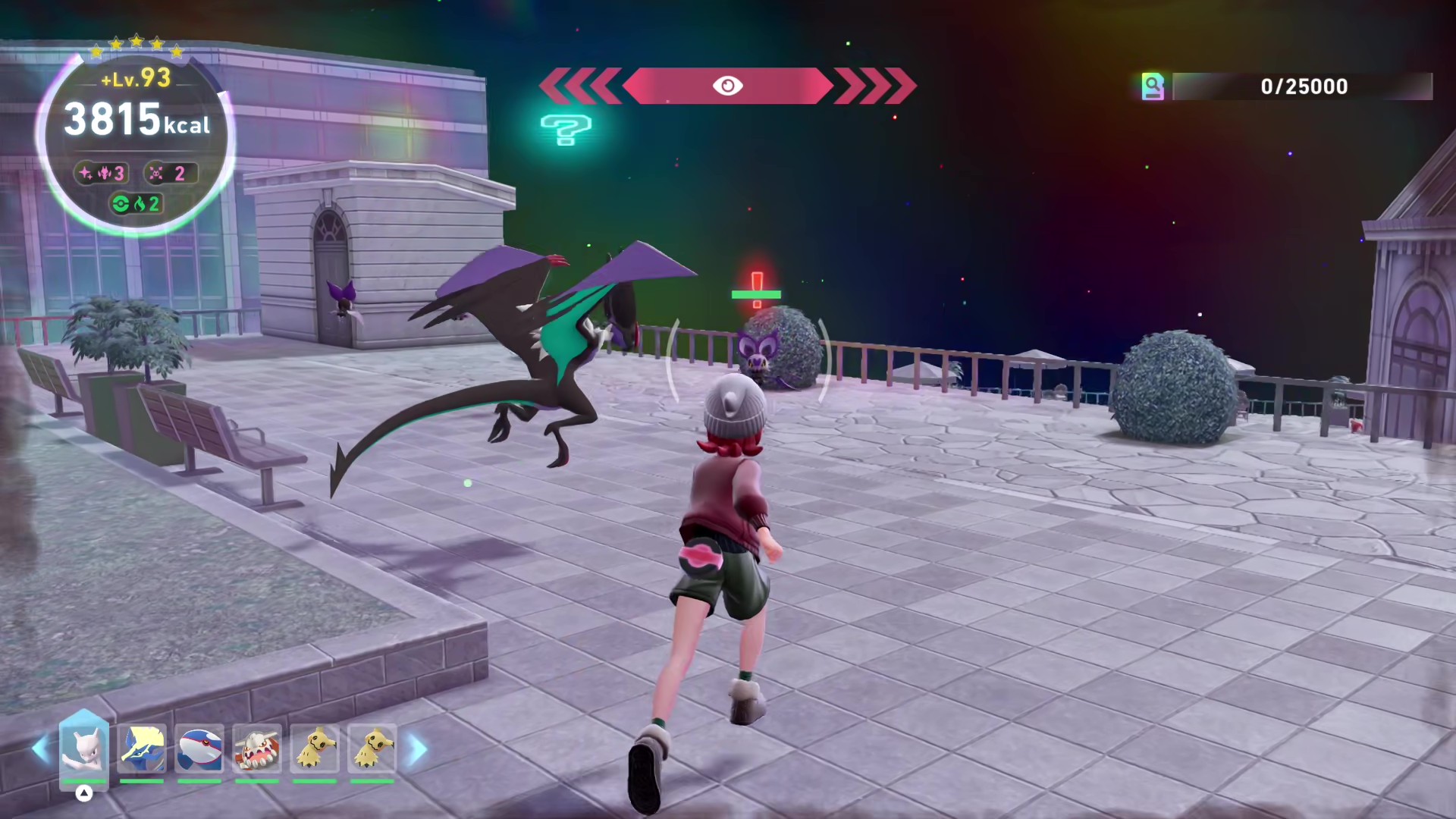Viewport: 1456px width, 819px height.
Task: Click the eye alert indicator bar
Action: click(727, 86)
